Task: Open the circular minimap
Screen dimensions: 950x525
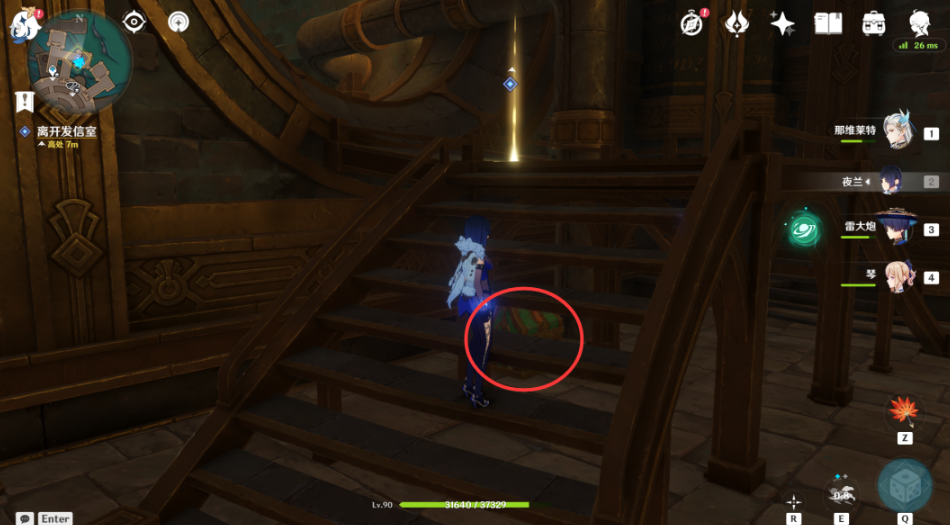Action: coord(80,63)
